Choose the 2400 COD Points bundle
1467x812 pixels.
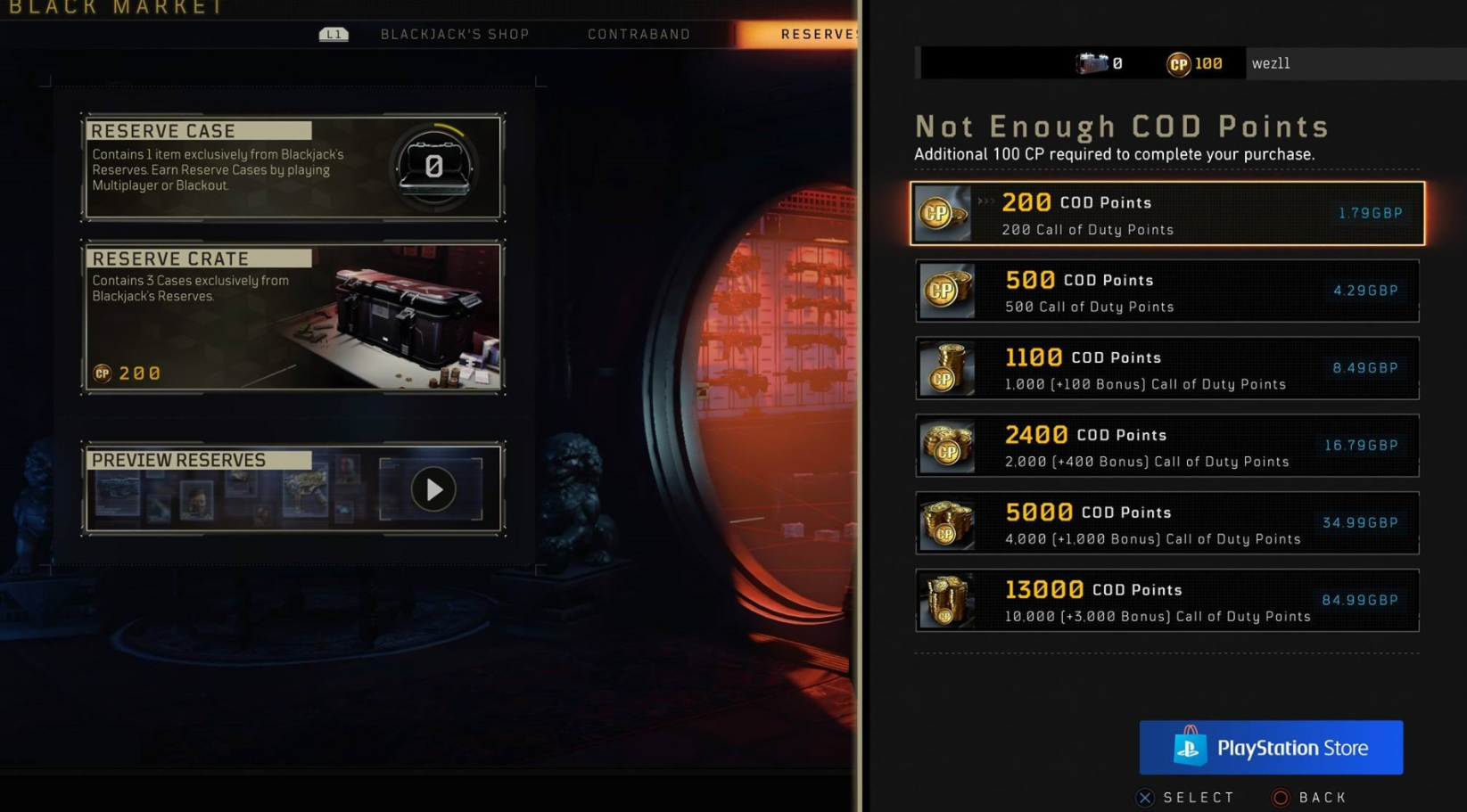(1166, 446)
